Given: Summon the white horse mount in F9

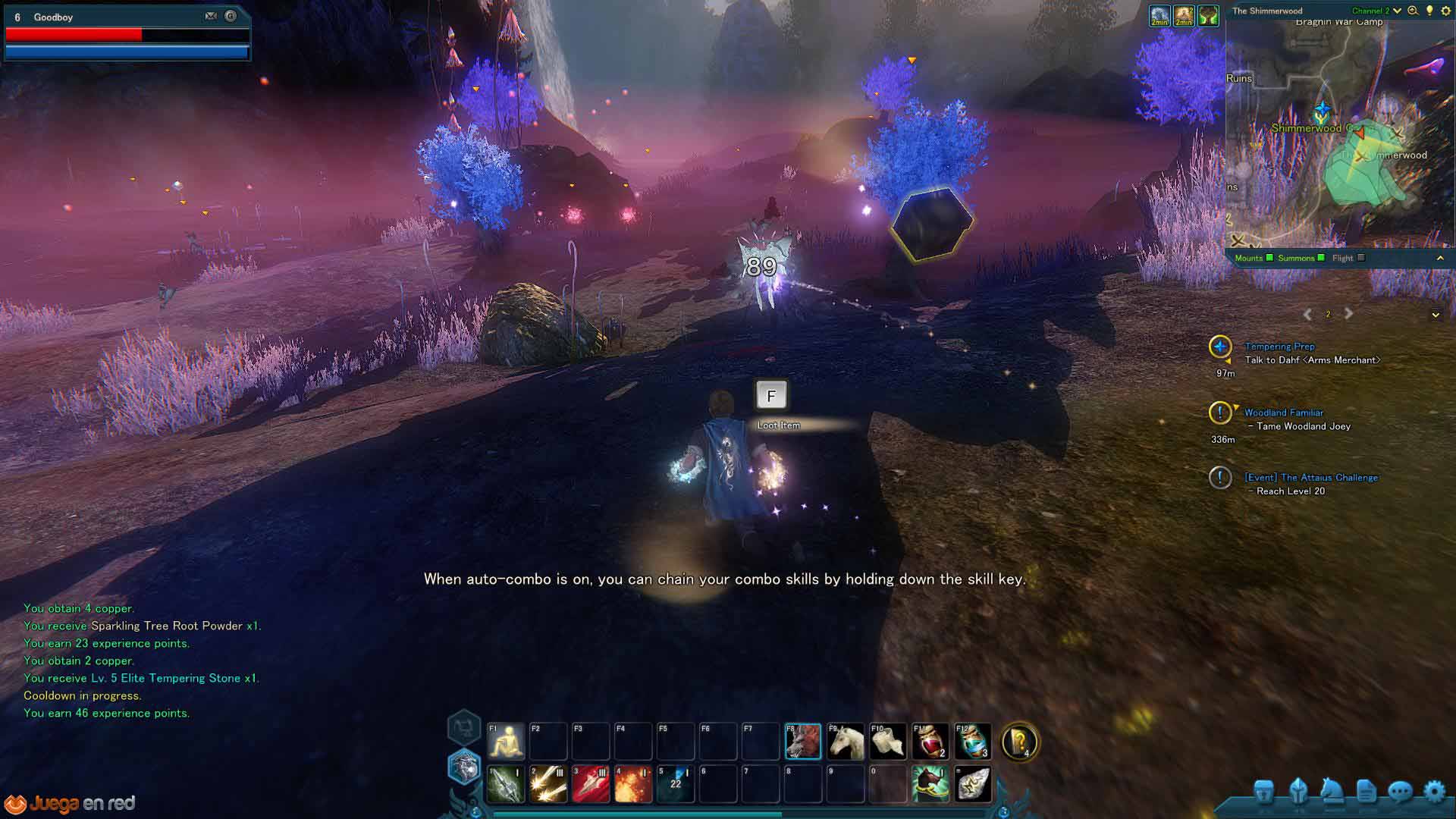Looking at the screenshot, I should (845, 741).
